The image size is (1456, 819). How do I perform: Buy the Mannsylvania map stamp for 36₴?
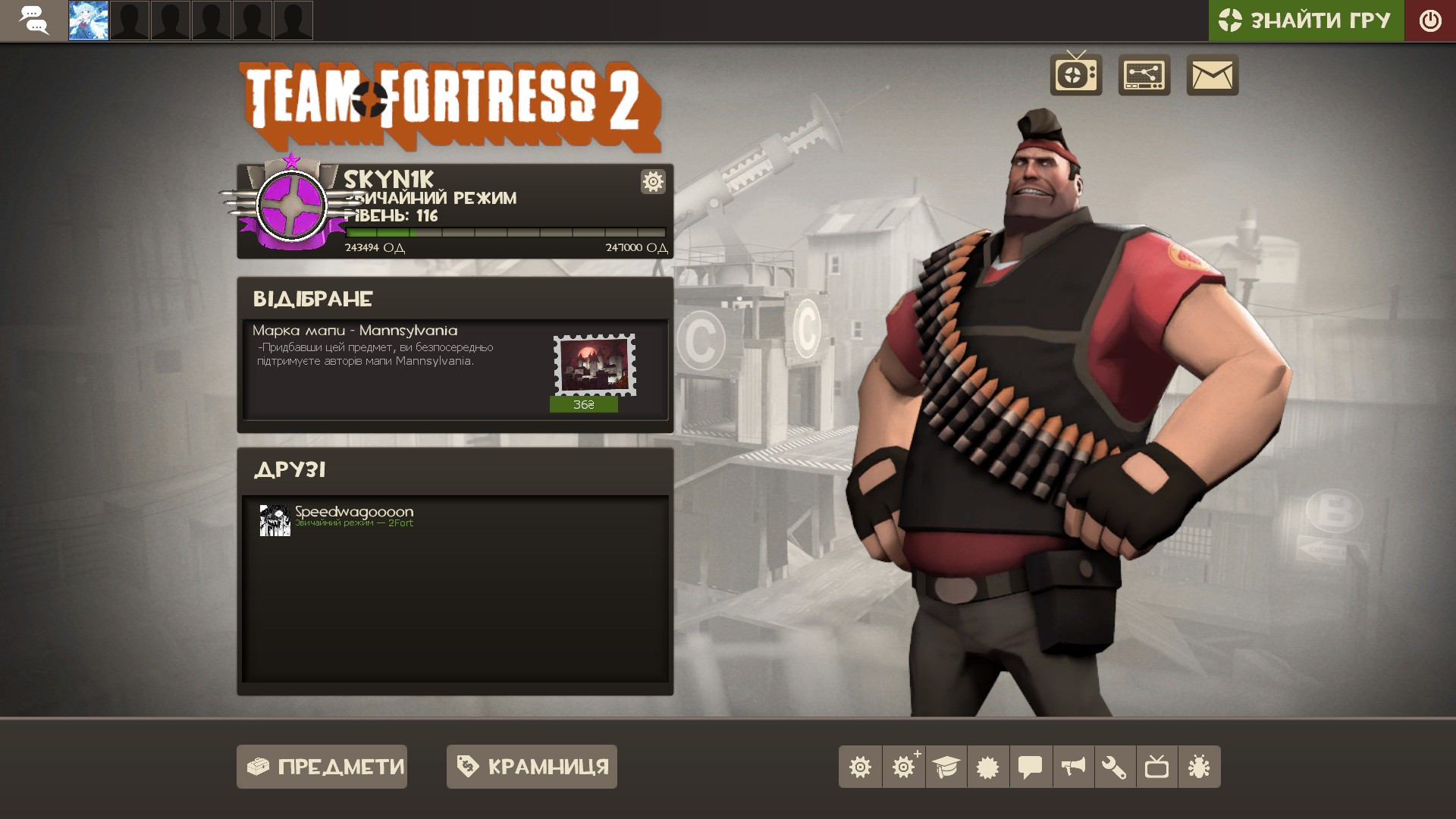(584, 404)
